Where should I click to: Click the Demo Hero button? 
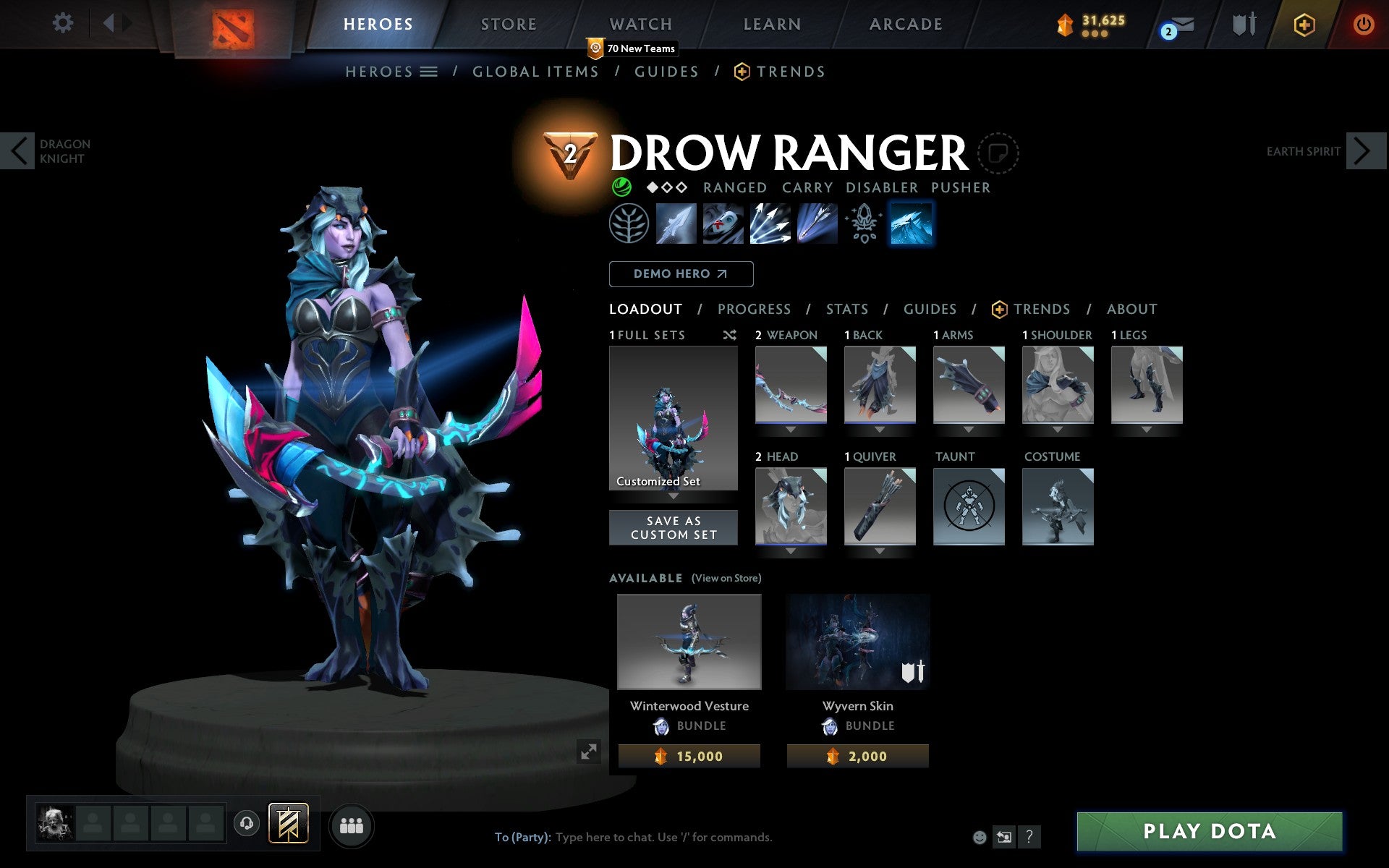(681, 273)
